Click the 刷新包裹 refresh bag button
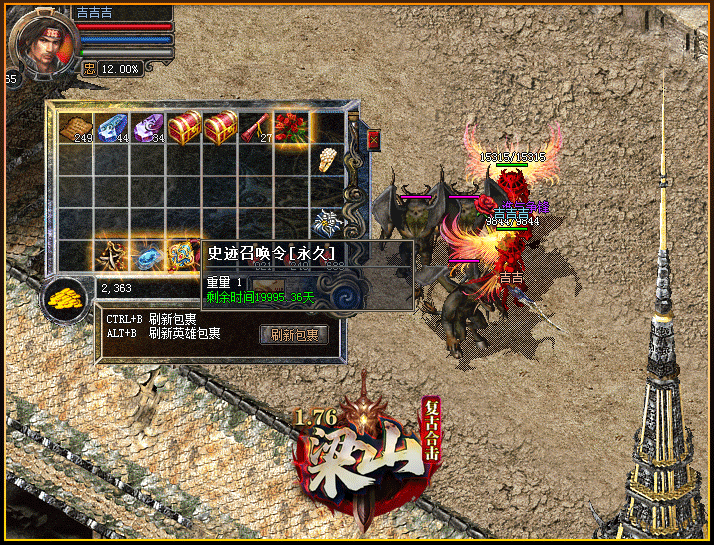 tap(294, 335)
